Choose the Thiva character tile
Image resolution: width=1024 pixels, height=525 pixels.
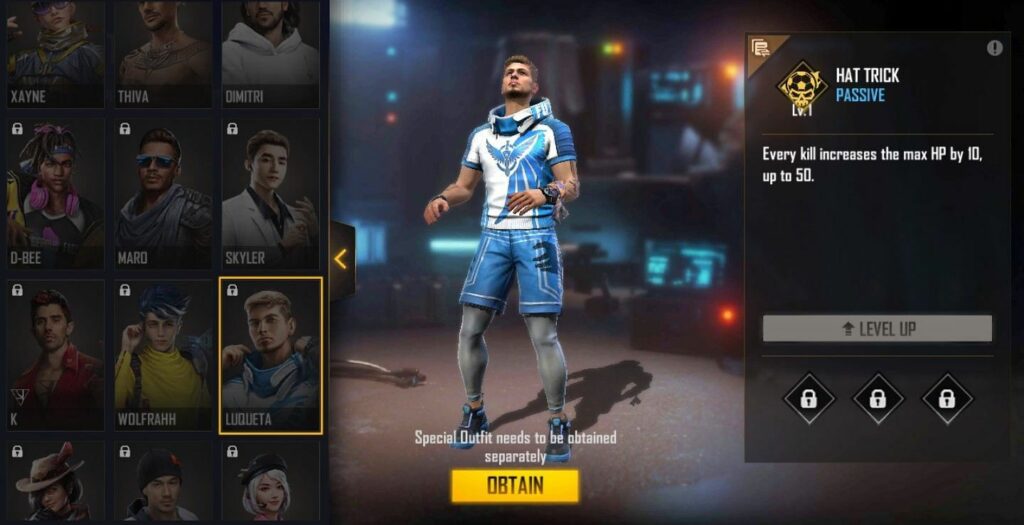163,50
